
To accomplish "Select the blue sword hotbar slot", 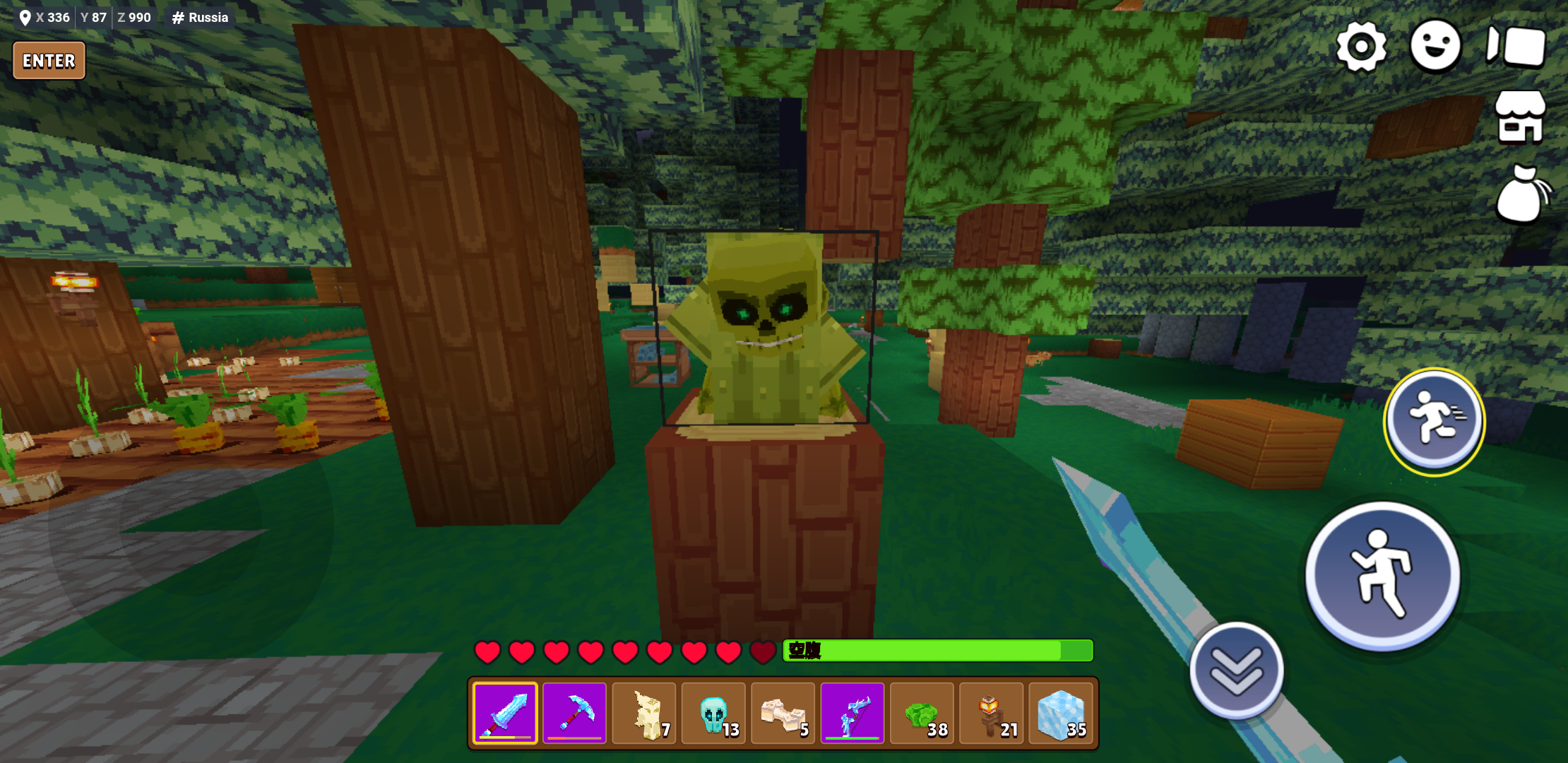I will pos(505,713).
